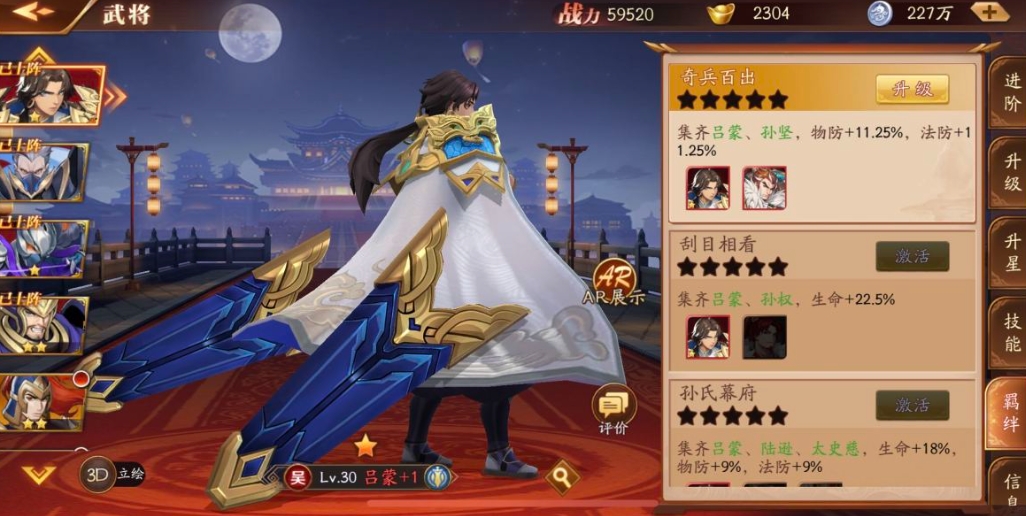Choose the golden bearded hero portrait

pyautogui.click(x=43, y=325)
